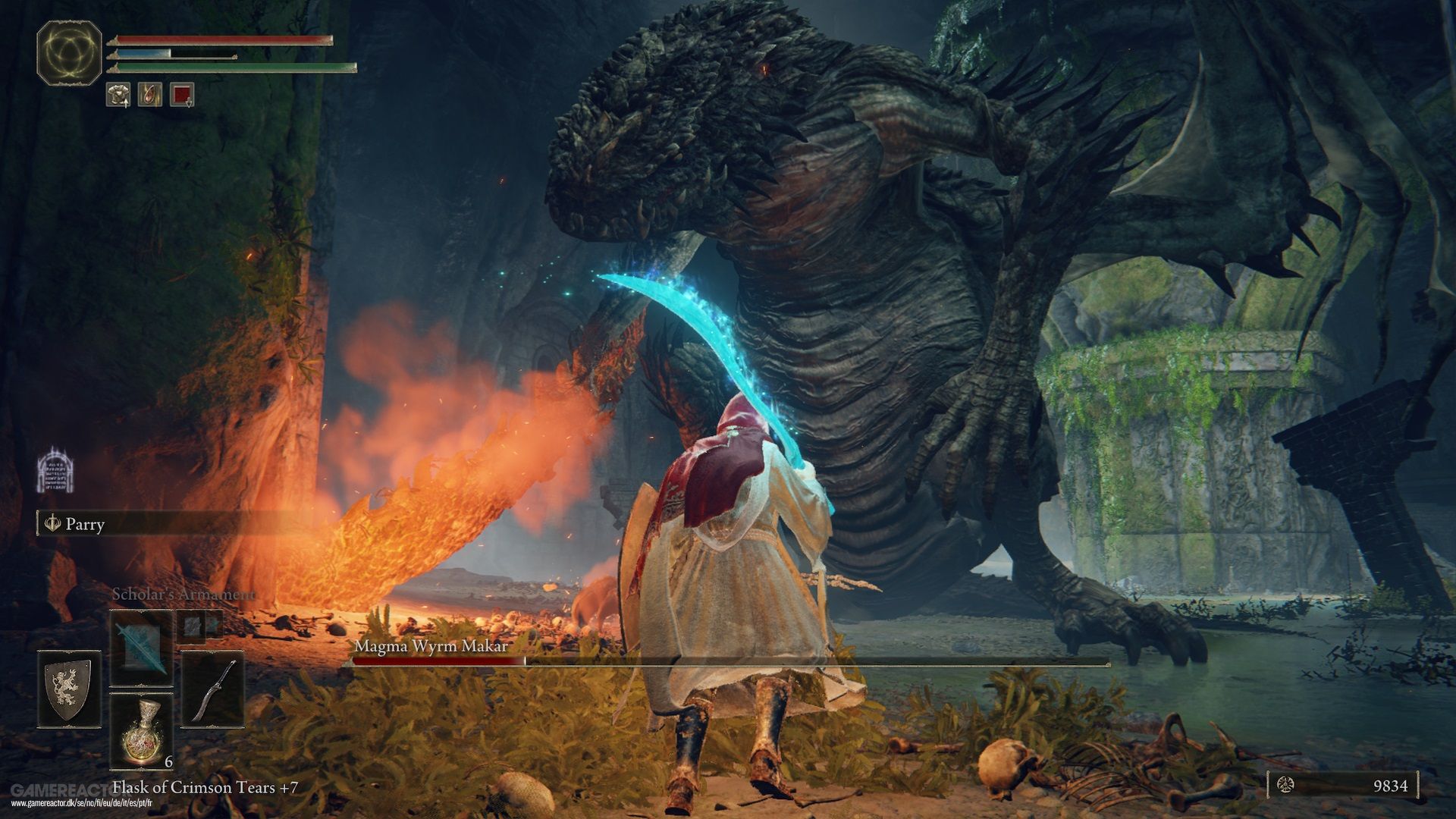This screenshot has height=819, width=1456.
Task: Click the golden rune emblem portrait
Action: (x=70, y=53)
